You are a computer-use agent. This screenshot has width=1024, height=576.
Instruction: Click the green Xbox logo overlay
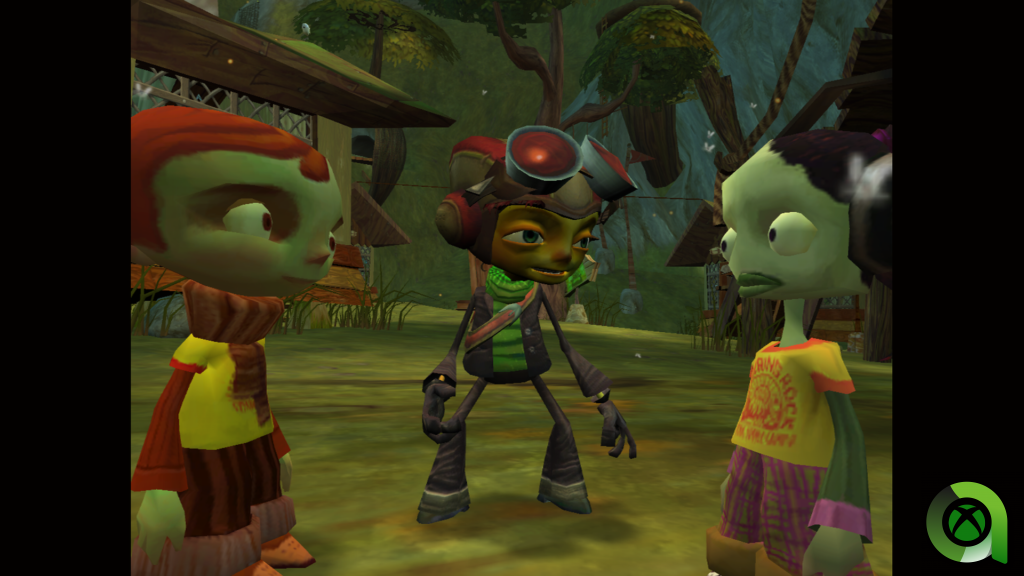[965, 522]
